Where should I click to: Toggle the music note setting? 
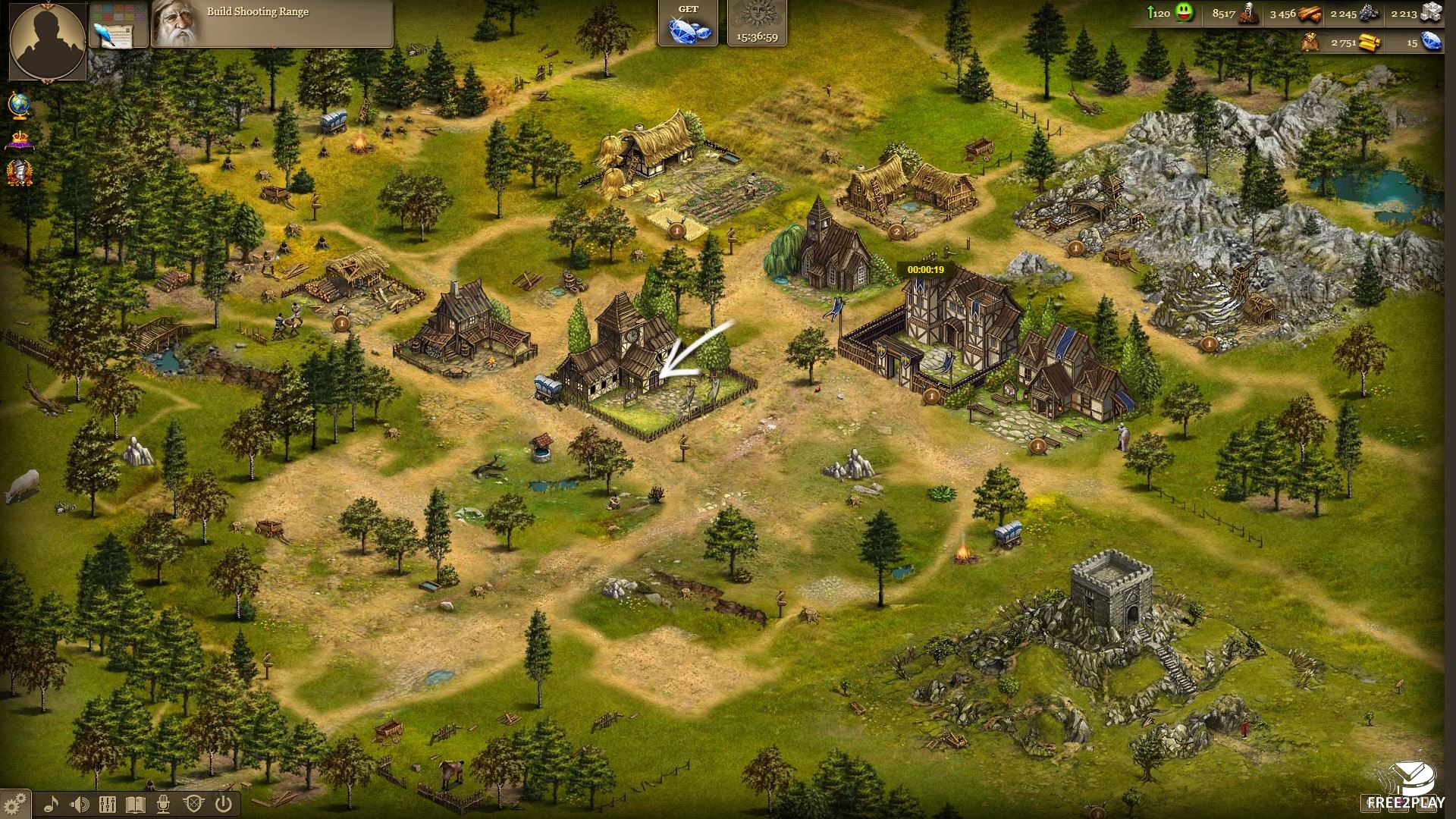[52, 804]
